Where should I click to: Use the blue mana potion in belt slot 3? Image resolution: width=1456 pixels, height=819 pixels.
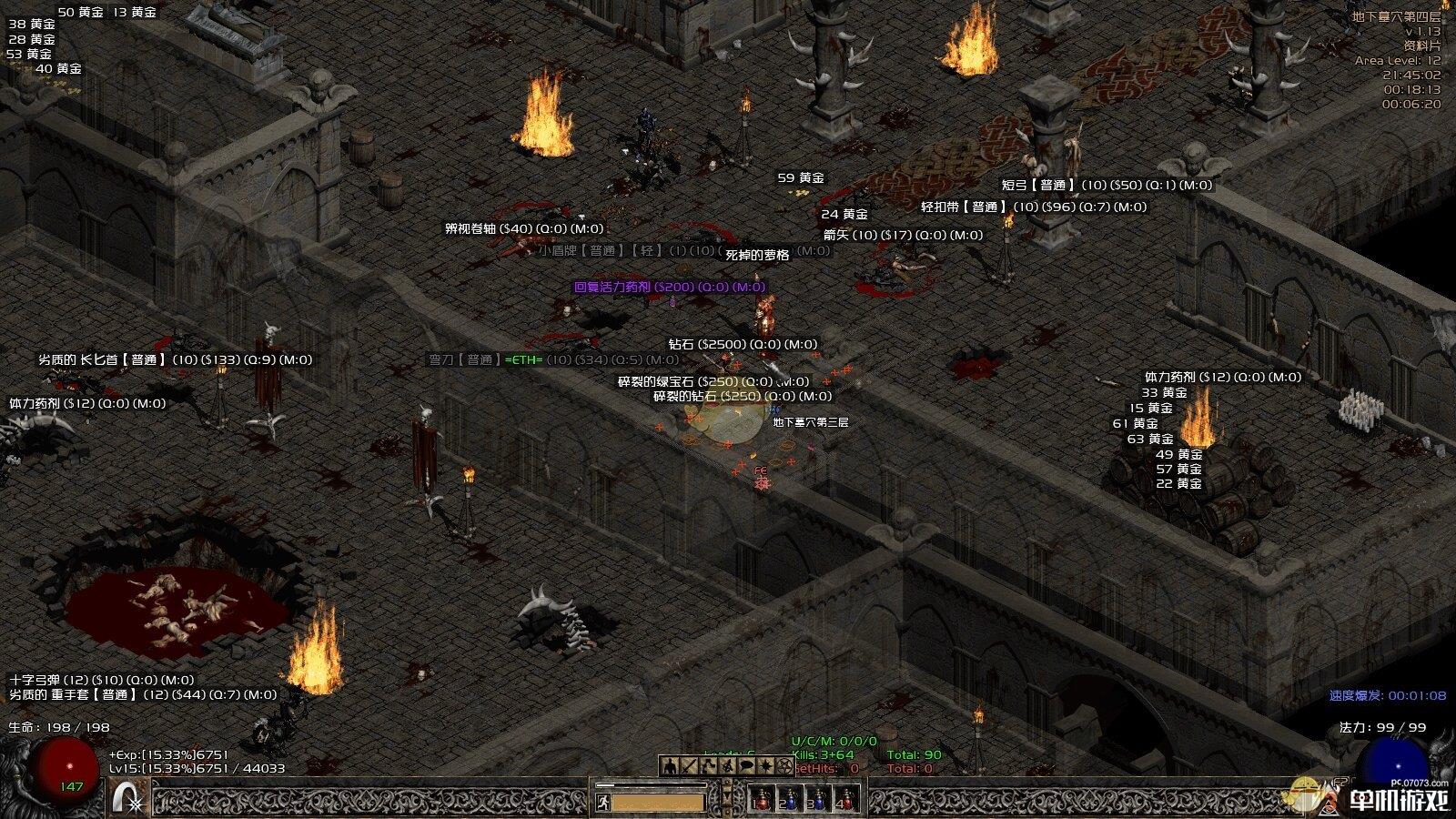coord(817,800)
